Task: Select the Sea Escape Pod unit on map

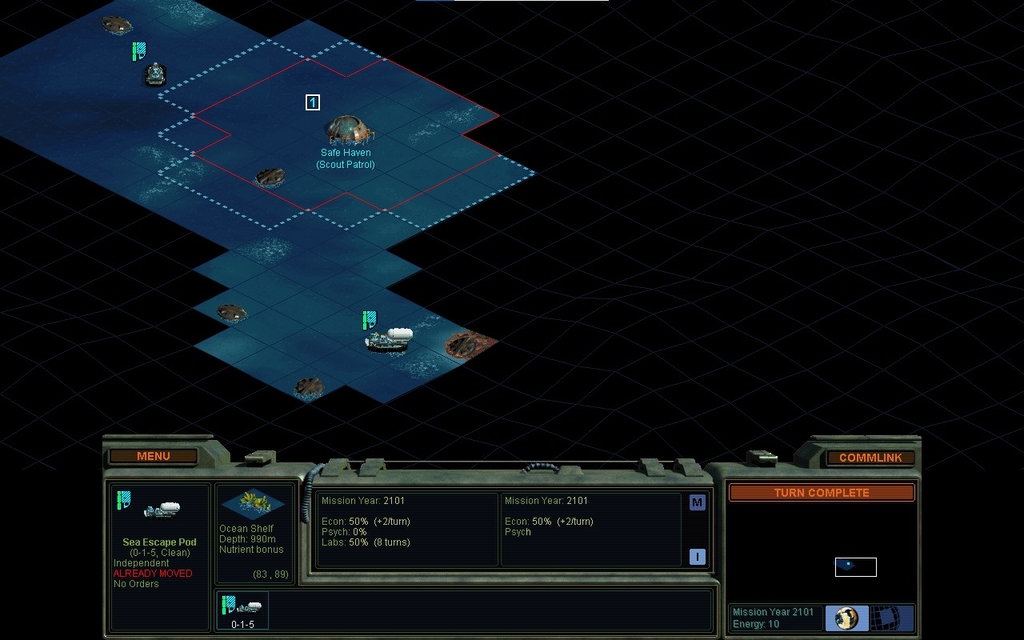Action: pyautogui.click(x=388, y=340)
